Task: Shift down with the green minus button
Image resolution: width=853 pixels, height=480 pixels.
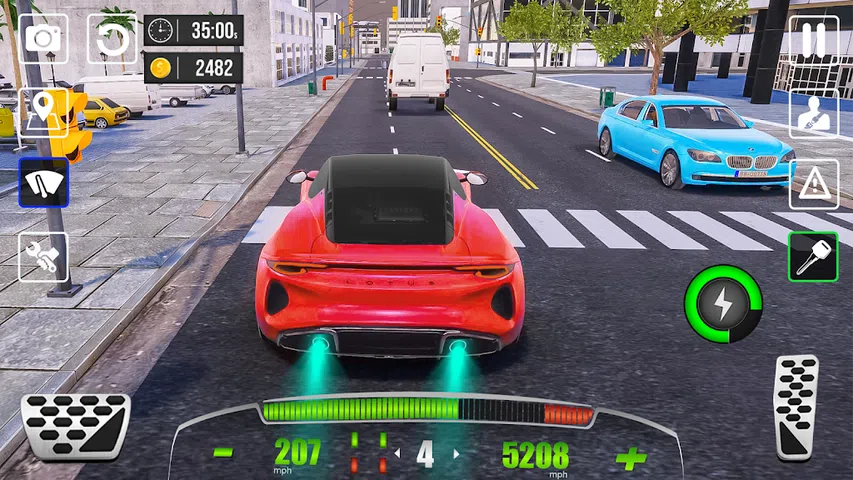Action: [223, 454]
